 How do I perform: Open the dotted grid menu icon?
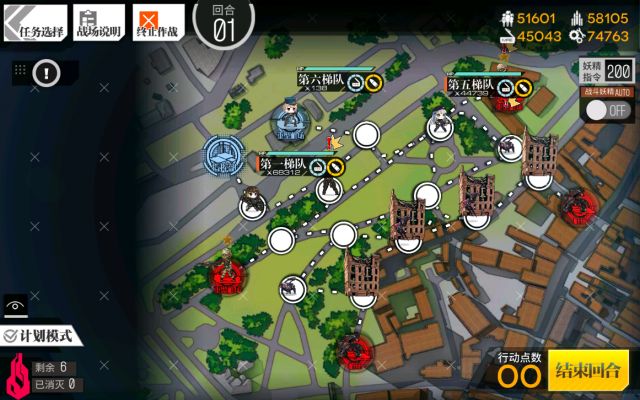click(19, 72)
